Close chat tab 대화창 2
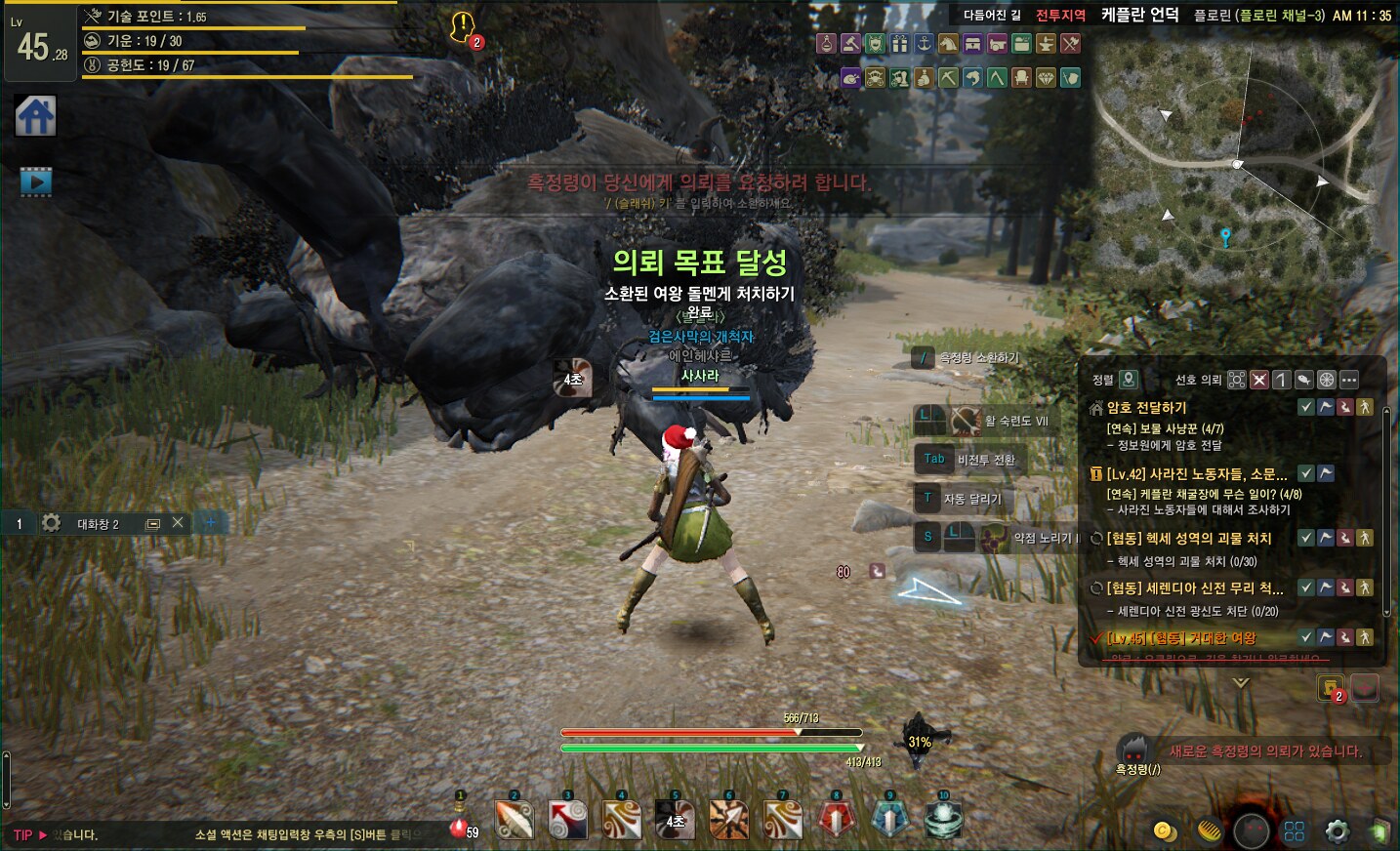 click(178, 523)
